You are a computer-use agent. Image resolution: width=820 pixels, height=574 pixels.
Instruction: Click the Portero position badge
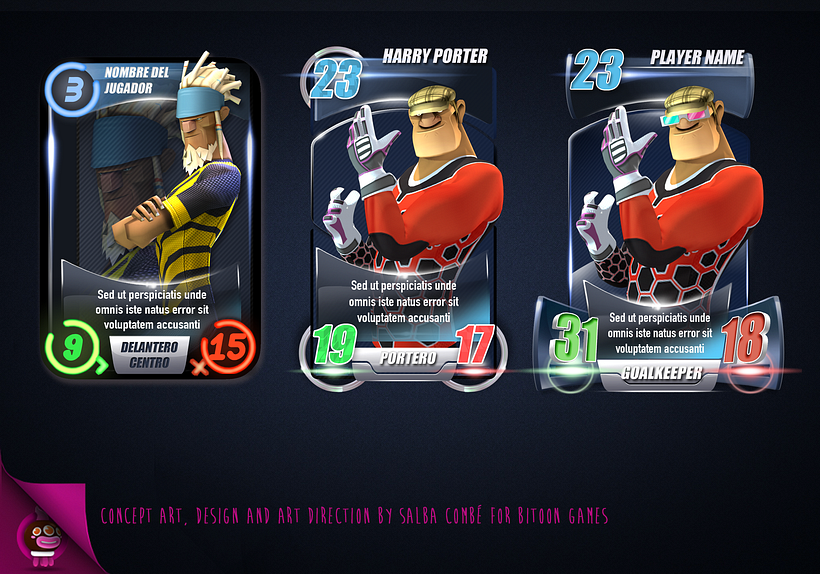[x=404, y=359]
